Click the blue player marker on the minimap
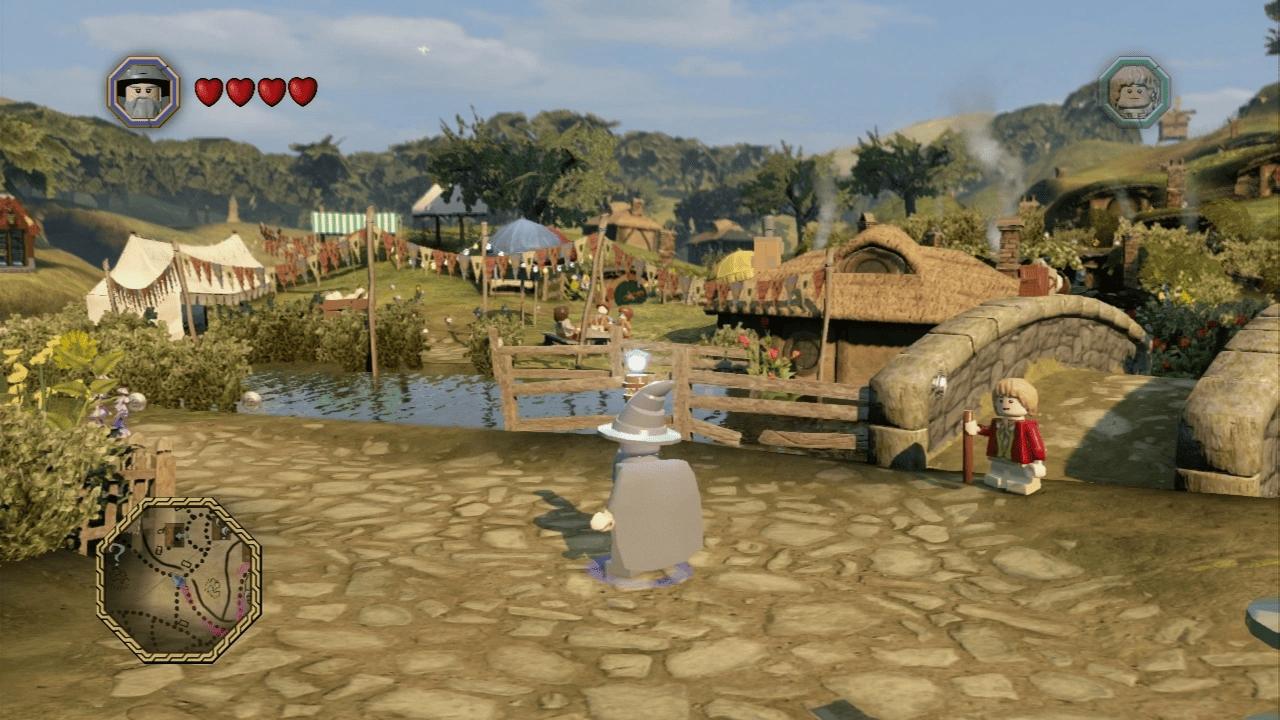This screenshot has width=1280, height=720. tap(179, 581)
